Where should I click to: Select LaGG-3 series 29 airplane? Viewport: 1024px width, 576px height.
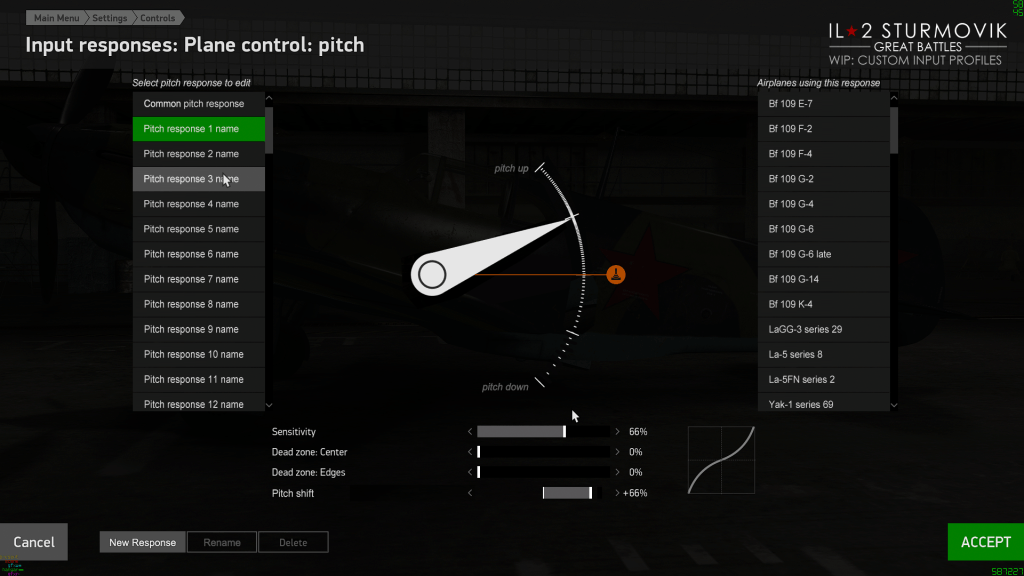pyautogui.click(x=823, y=329)
